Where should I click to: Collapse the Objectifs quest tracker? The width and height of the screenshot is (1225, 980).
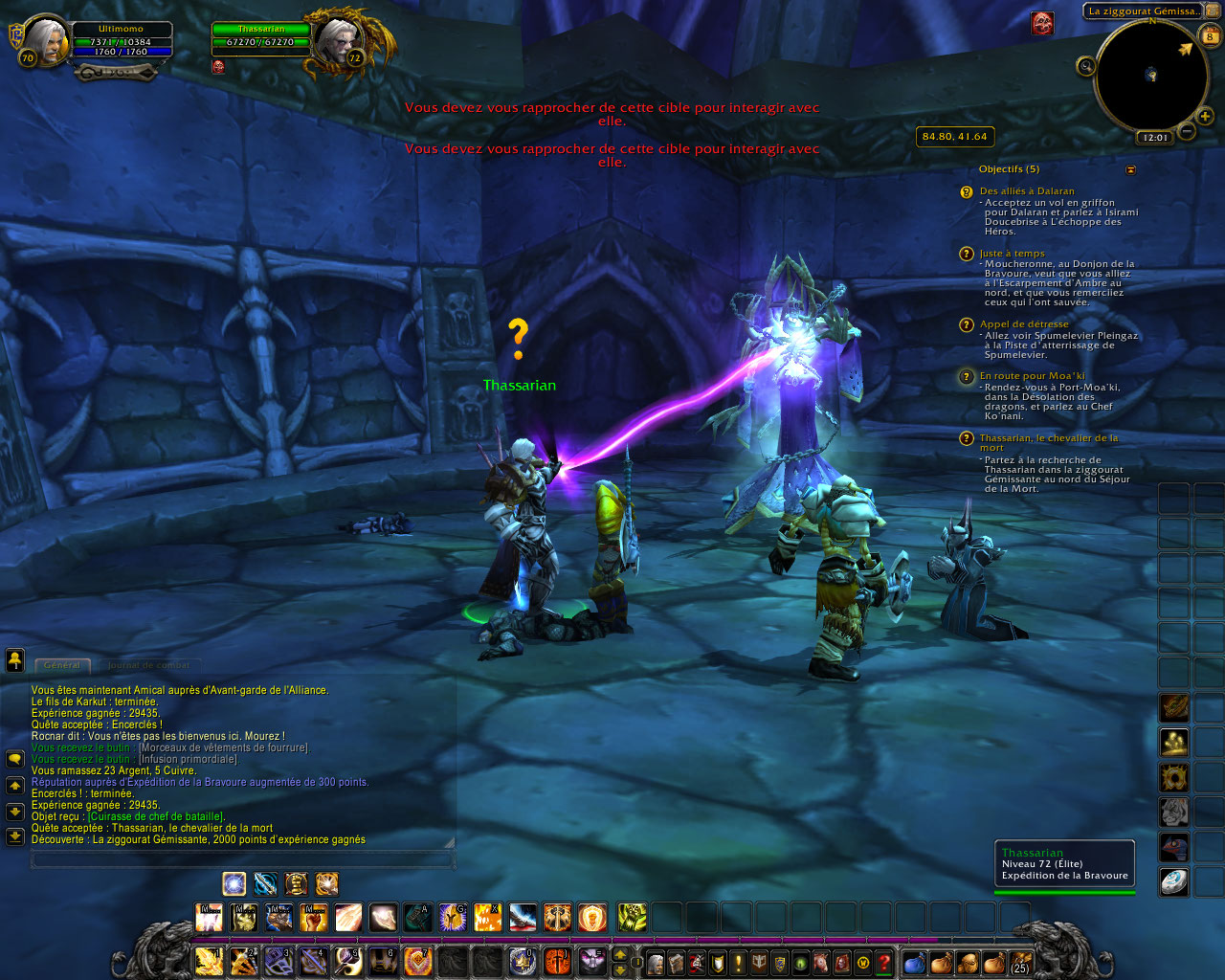pyautogui.click(x=1130, y=169)
